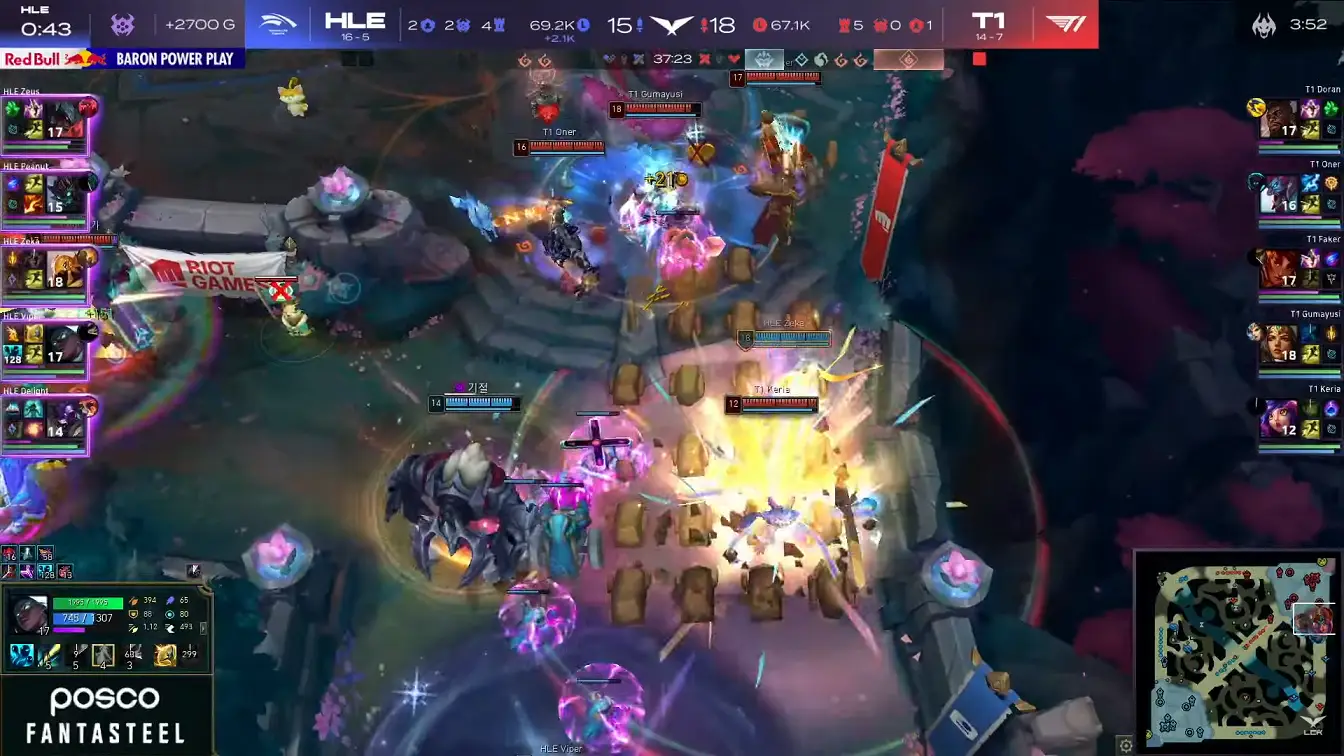
Task: Expand the champion stats panel arrow
Action: click(x=204, y=629)
